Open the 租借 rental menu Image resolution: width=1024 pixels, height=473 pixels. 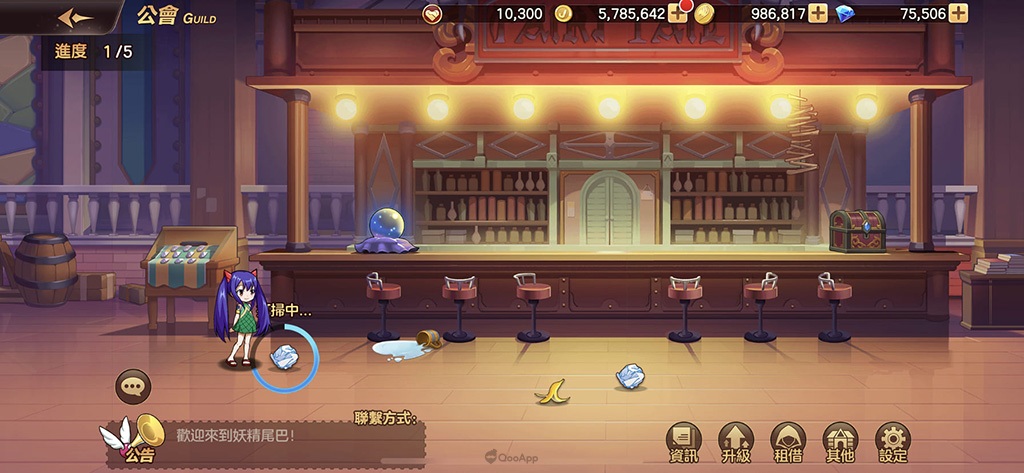788,442
